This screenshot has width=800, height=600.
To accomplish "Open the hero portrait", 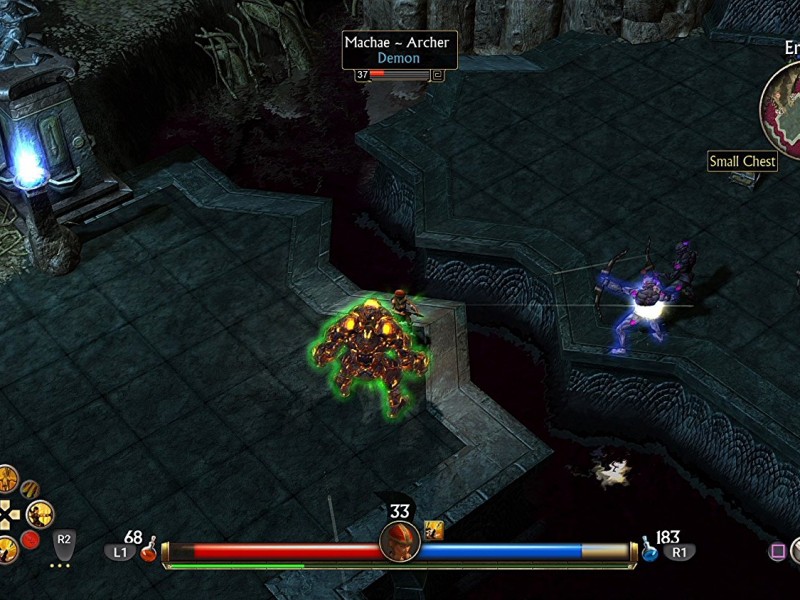I will (x=400, y=542).
